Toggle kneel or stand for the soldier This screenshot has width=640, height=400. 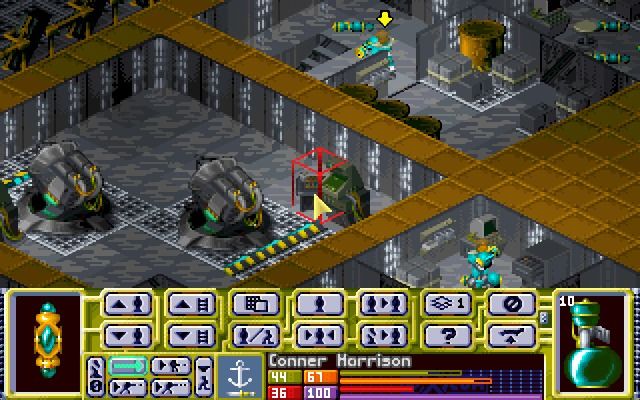point(319,304)
